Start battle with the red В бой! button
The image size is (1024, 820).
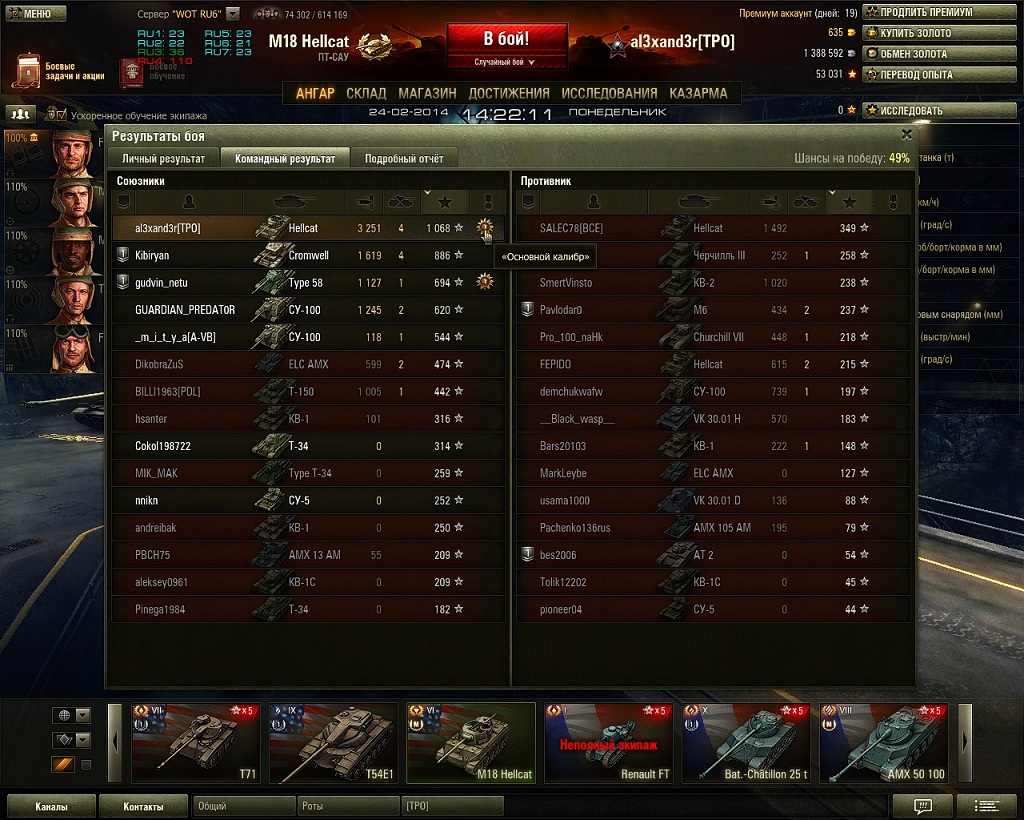(x=506, y=40)
